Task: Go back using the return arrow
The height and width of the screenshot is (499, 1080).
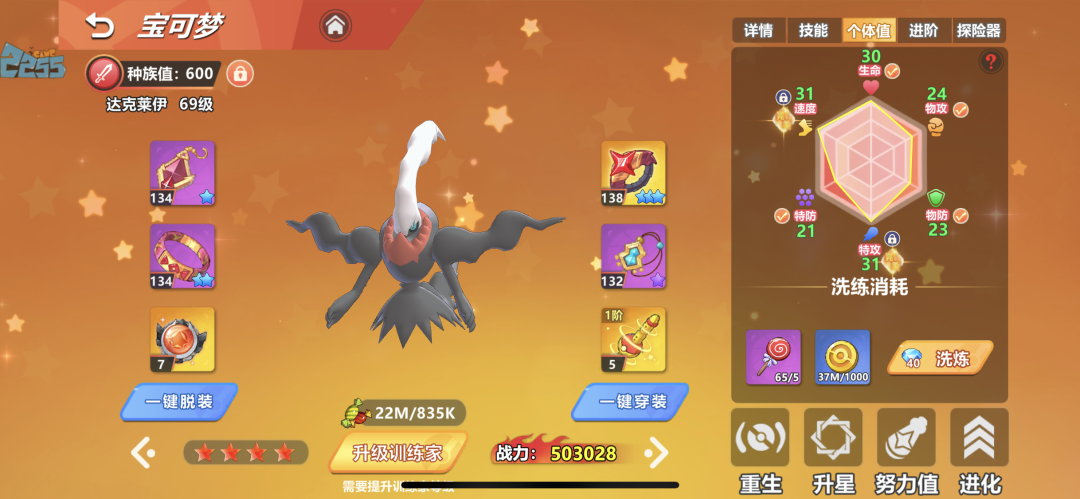Action: [99, 24]
